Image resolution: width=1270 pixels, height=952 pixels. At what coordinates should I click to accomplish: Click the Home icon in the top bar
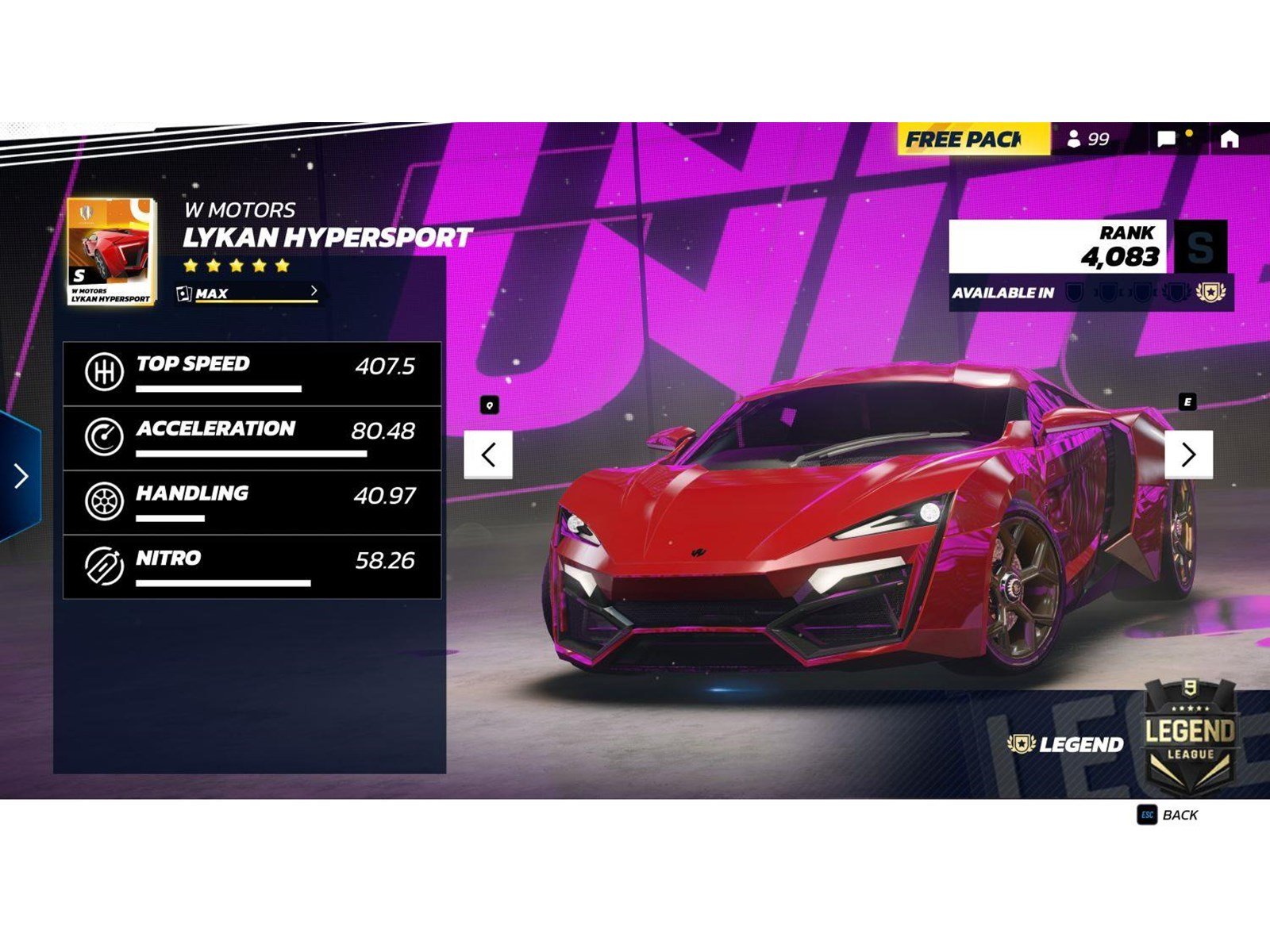1229,140
